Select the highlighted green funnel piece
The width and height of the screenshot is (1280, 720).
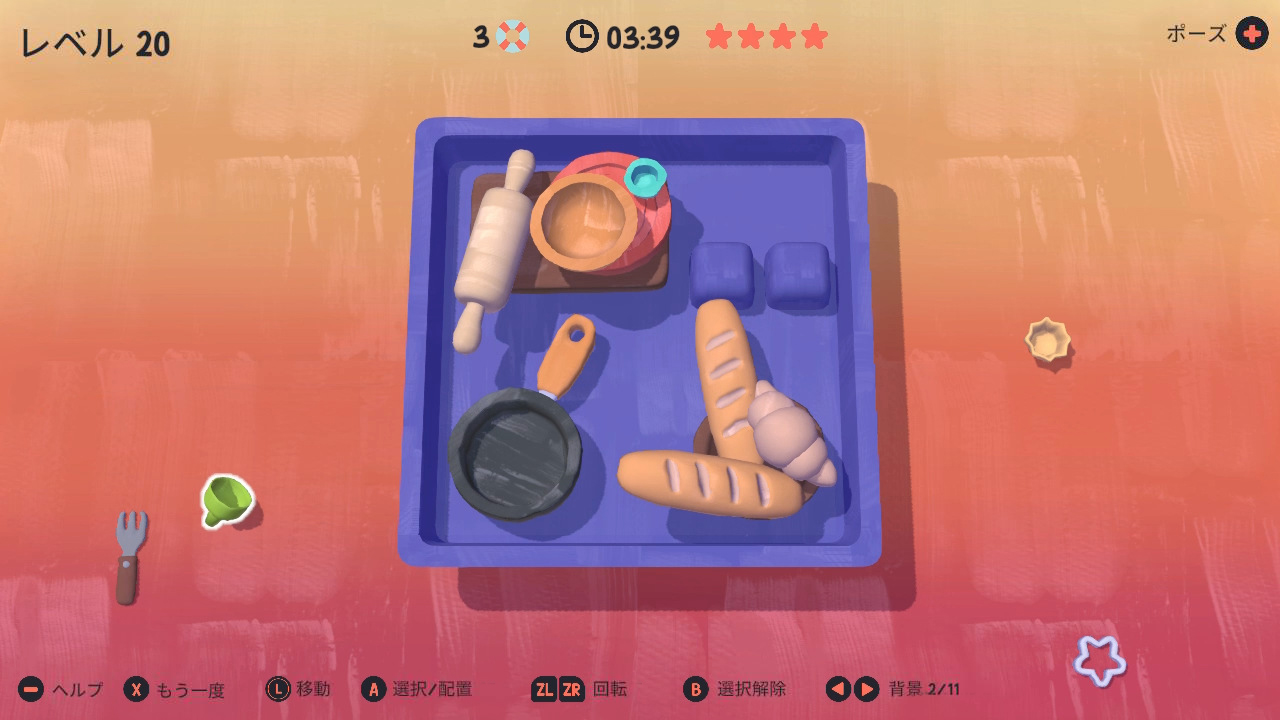[x=226, y=498]
